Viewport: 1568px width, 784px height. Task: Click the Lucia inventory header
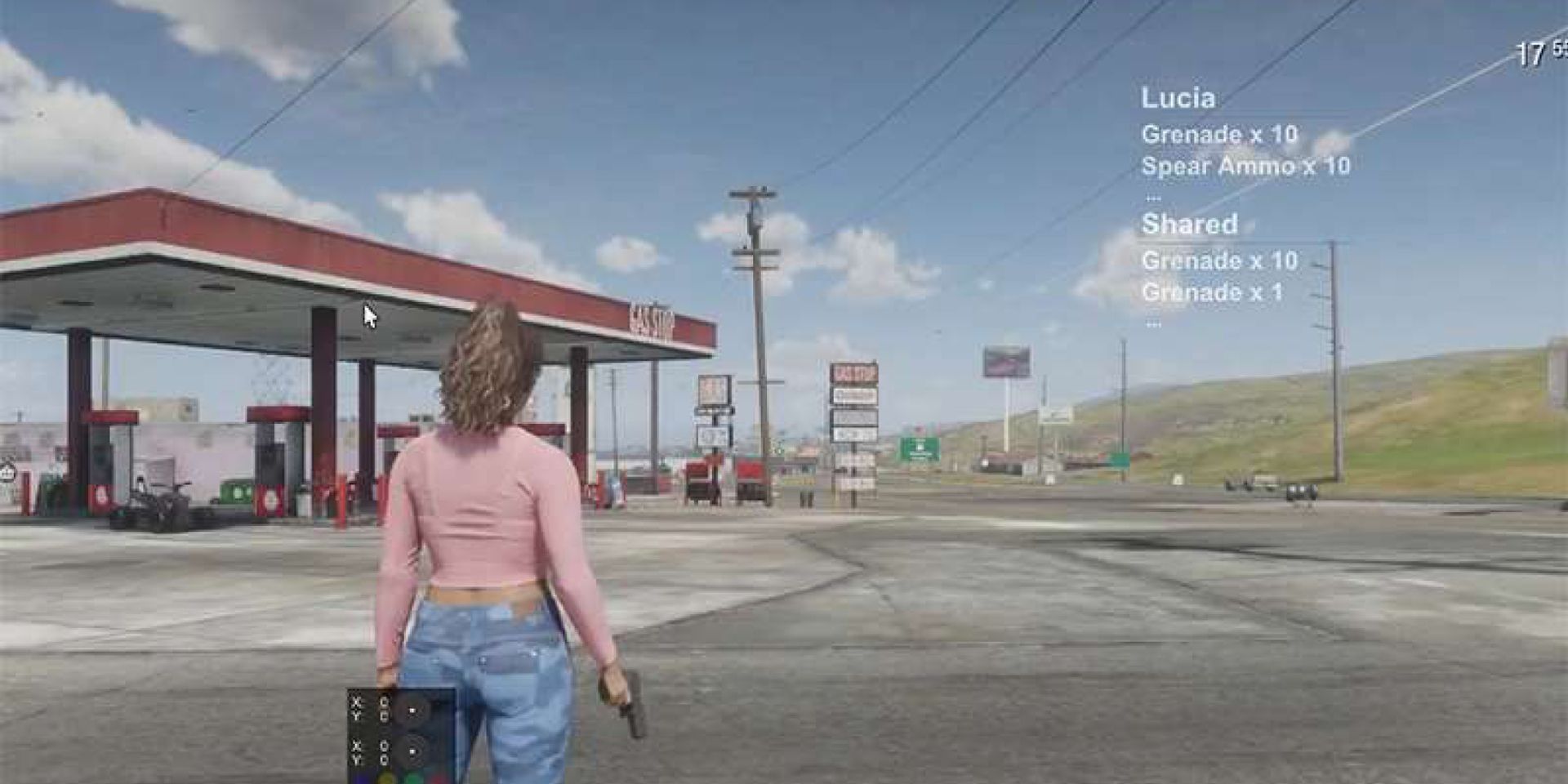pyautogui.click(x=1178, y=98)
